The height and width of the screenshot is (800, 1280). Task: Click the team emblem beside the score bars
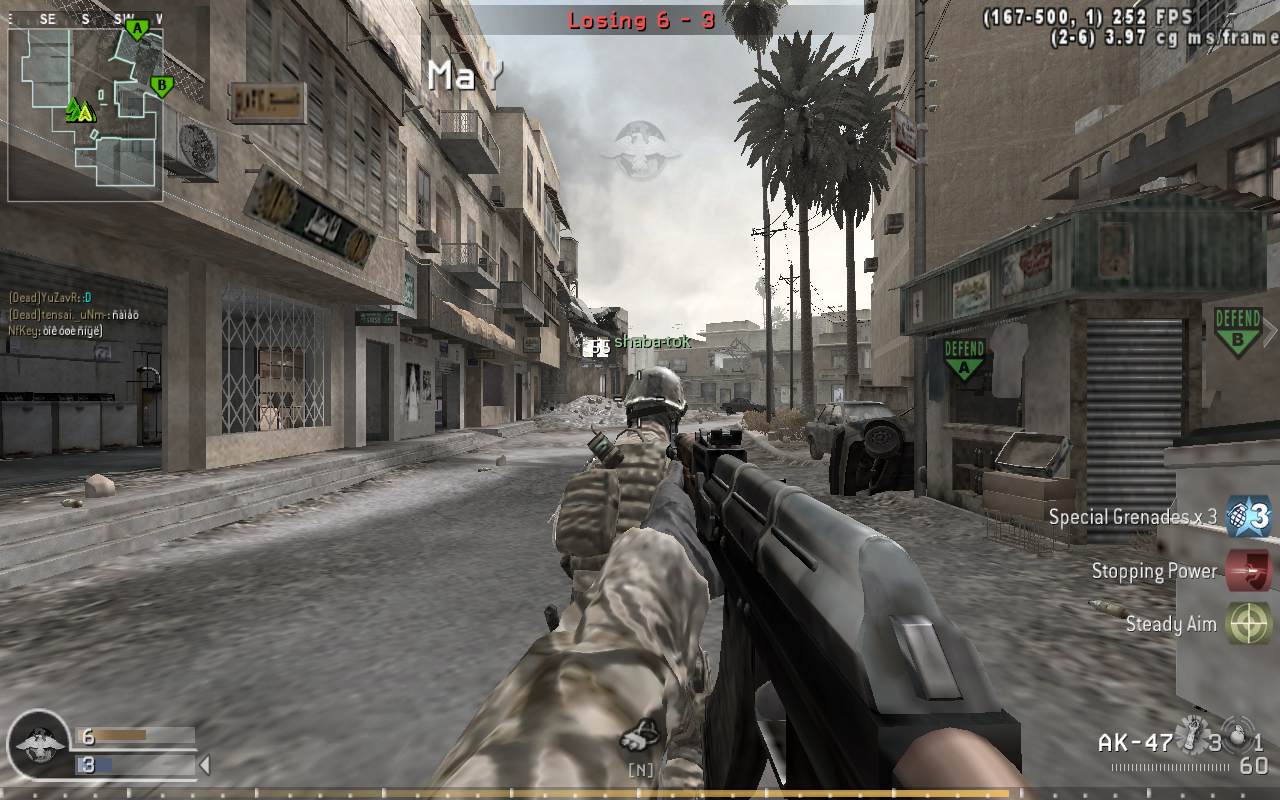38,744
